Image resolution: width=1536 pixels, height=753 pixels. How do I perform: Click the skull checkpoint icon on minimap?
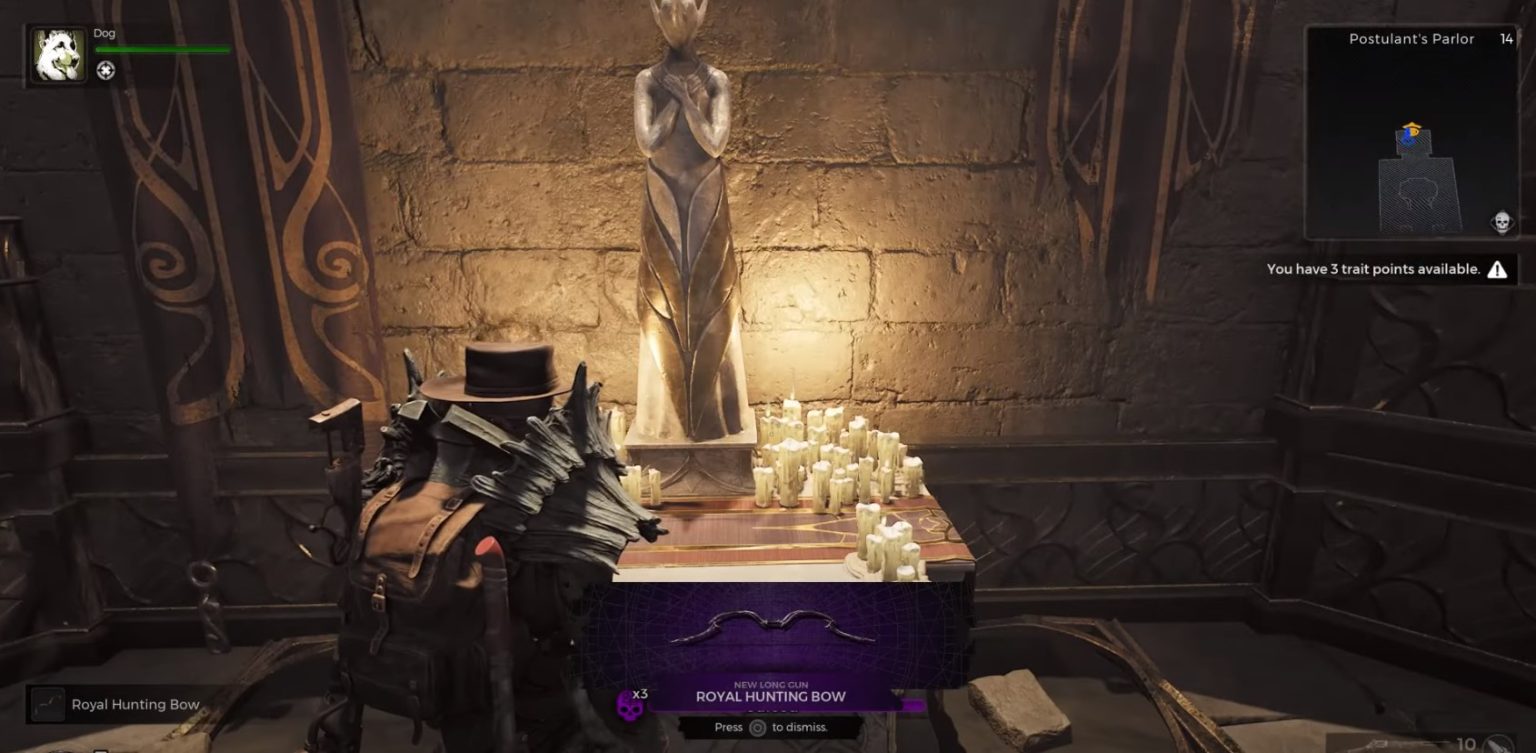pyautogui.click(x=1501, y=221)
